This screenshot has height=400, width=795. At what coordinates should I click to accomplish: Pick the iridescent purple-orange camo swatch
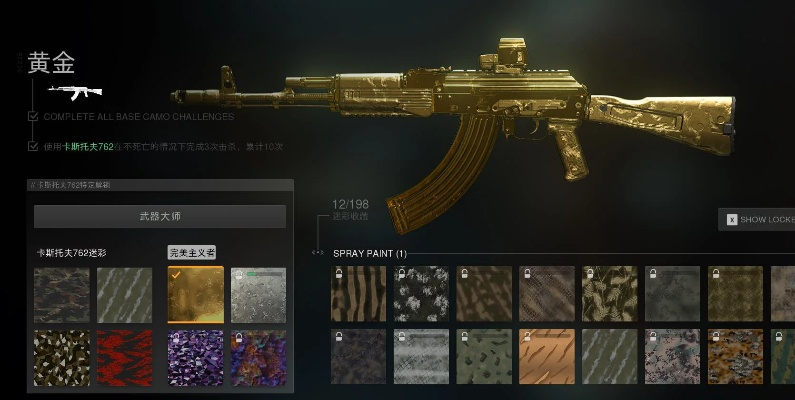coord(258,357)
